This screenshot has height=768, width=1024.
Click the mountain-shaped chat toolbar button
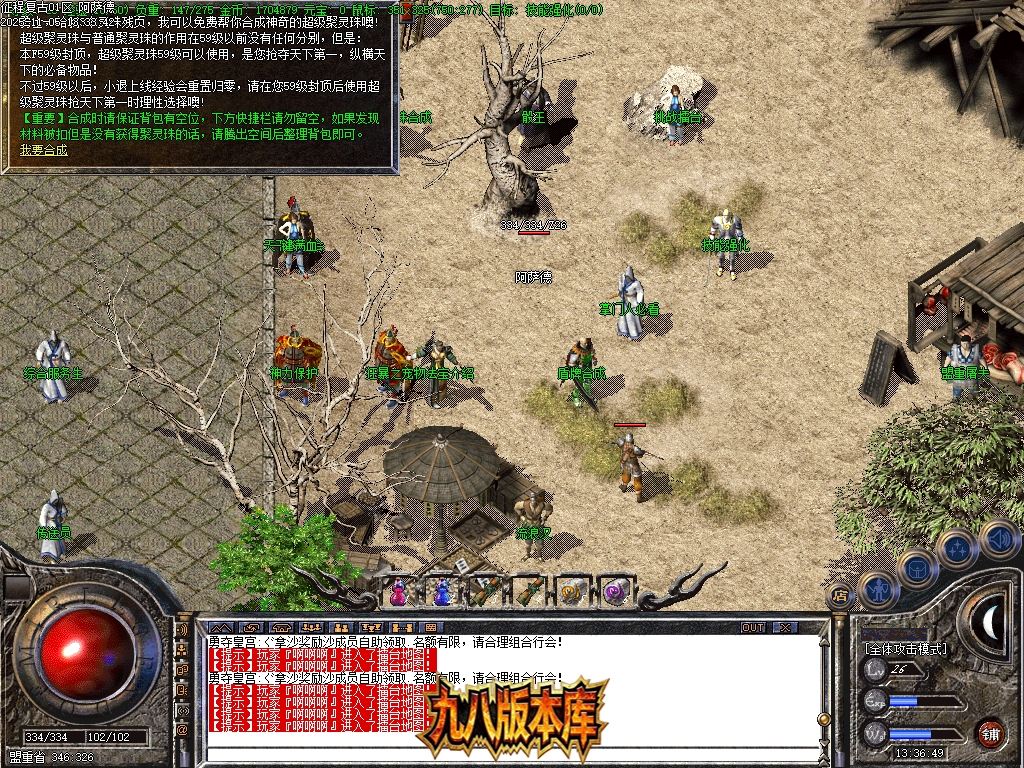pyautogui.click(x=220, y=627)
